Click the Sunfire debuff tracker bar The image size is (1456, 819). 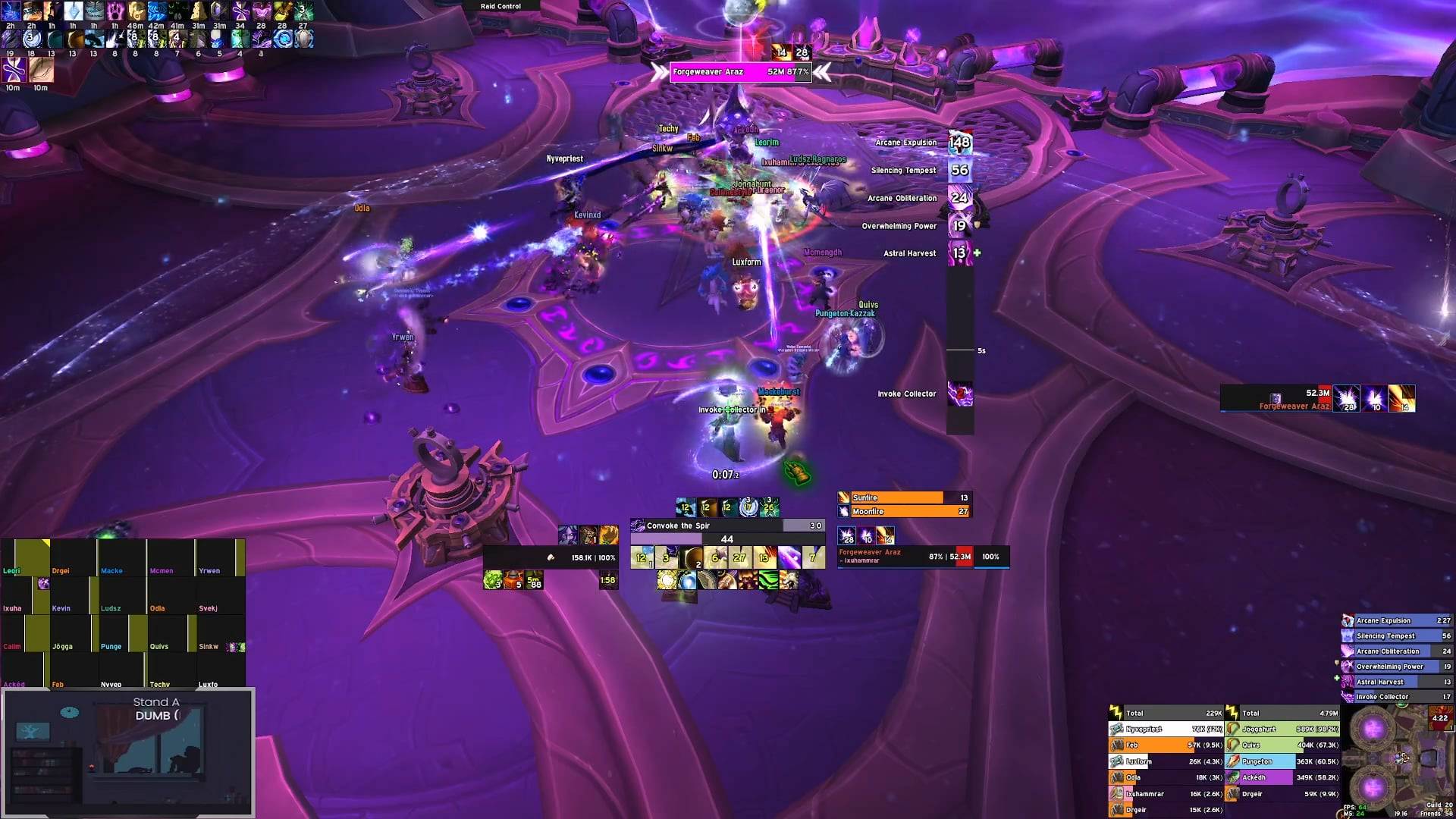pos(904,497)
